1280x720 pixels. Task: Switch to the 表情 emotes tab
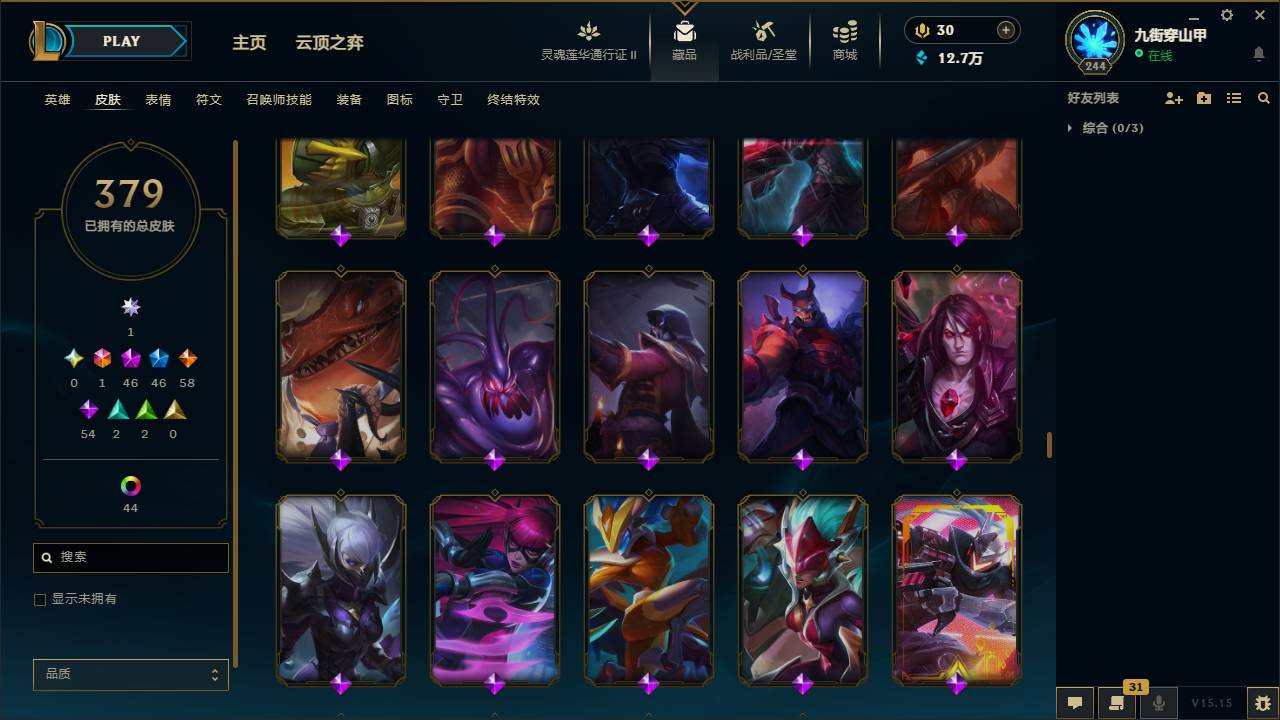[x=158, y=100]
